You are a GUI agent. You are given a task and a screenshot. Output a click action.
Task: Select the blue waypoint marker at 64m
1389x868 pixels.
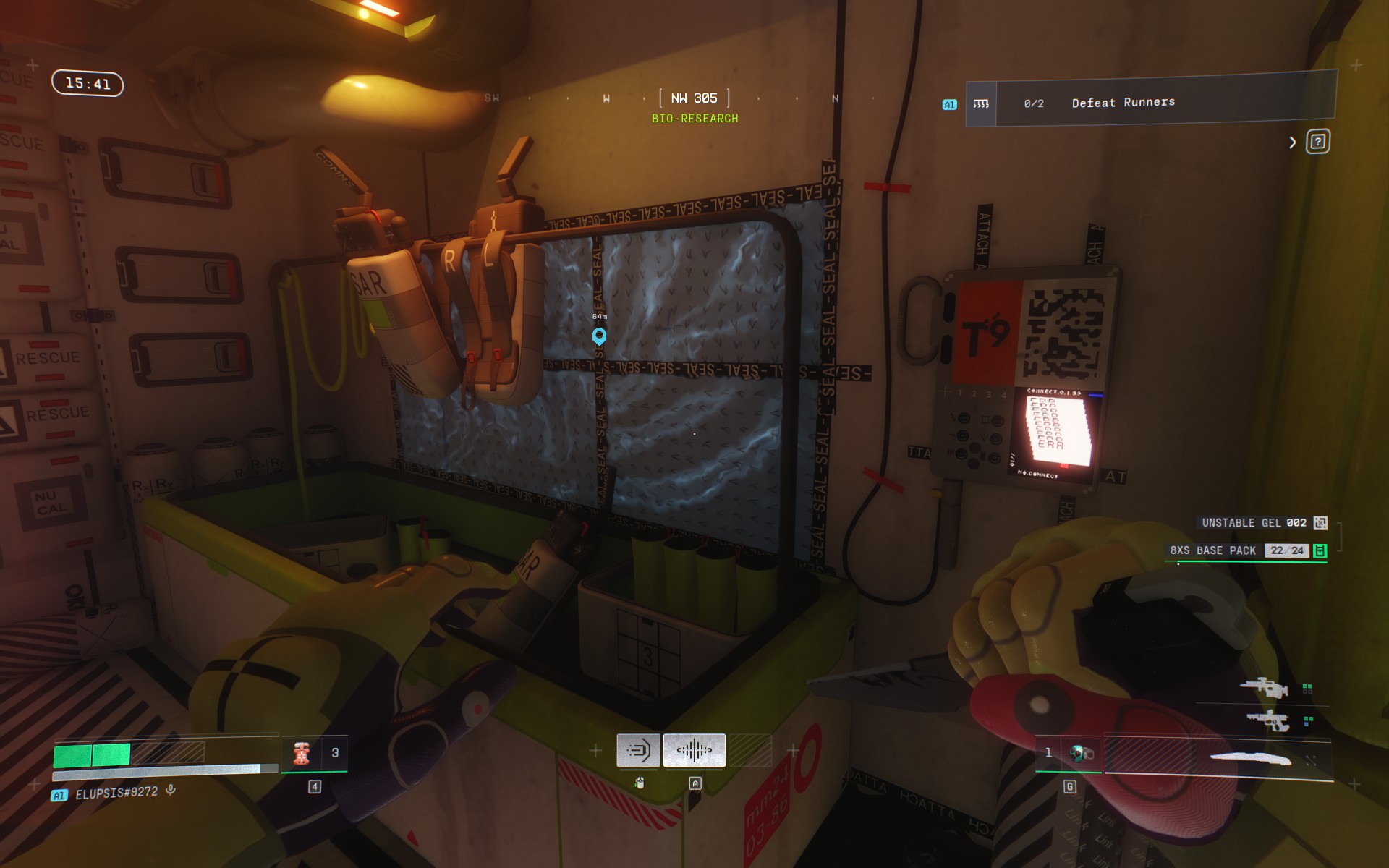pos(599,336)
